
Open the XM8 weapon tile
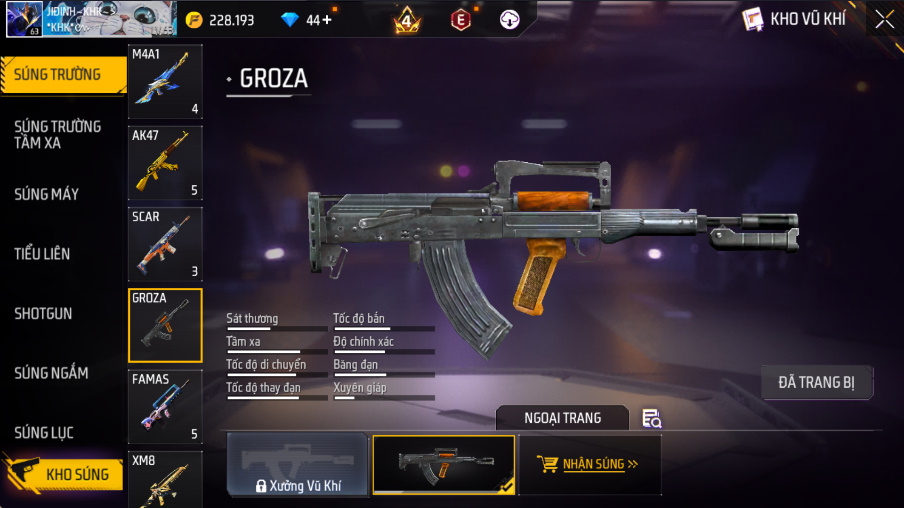(165, 480)
